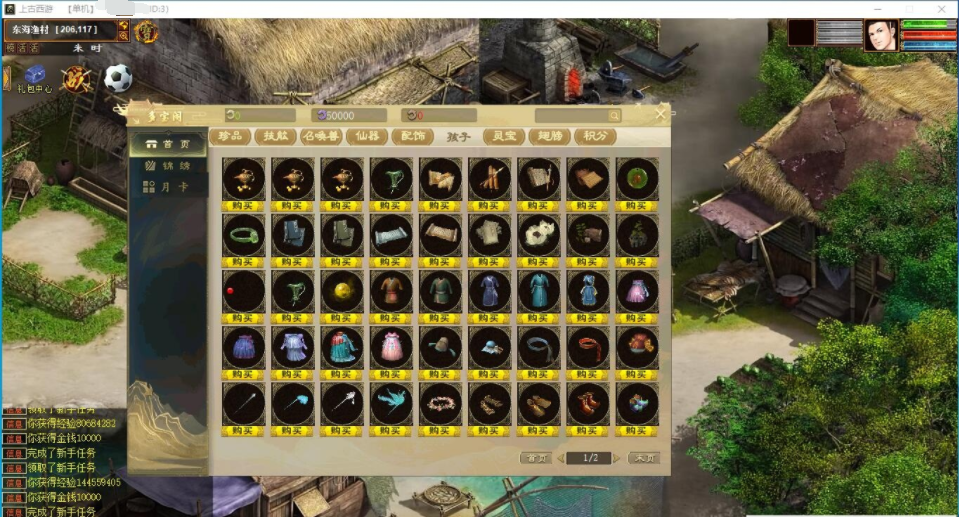This screenshot has height=517, width=959.
Task: Open the 配饰 category tab
Action: pos(413,136)
